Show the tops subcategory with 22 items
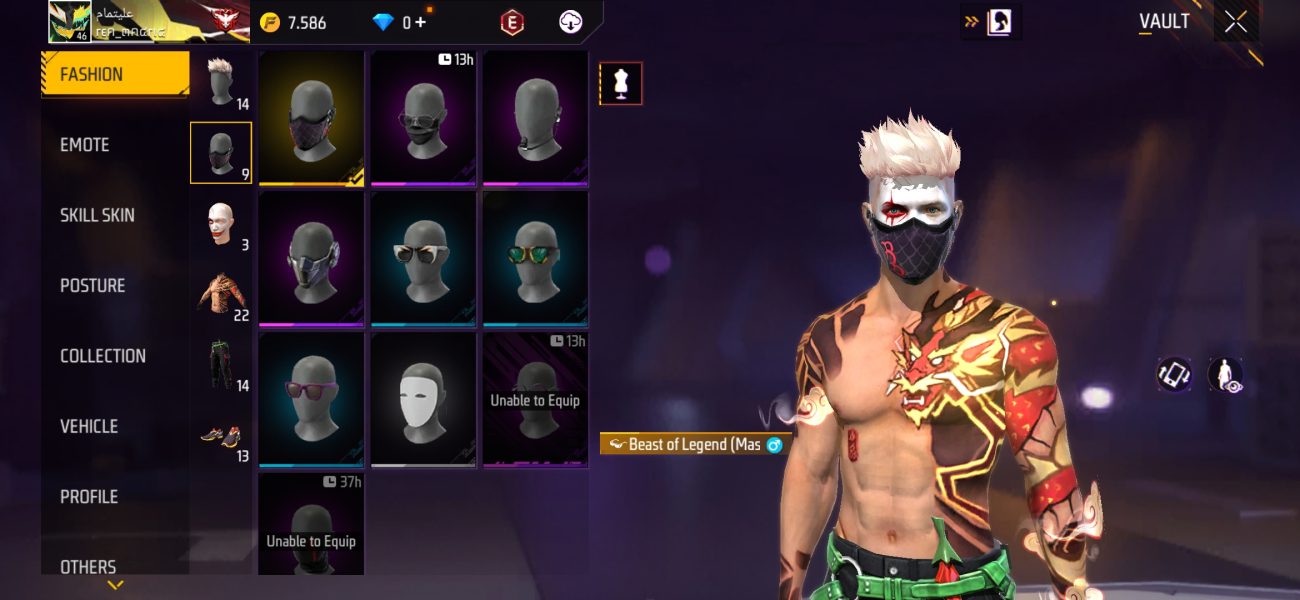The width and height of the screenshot is (1300, 600). click(x=221, y=295)
